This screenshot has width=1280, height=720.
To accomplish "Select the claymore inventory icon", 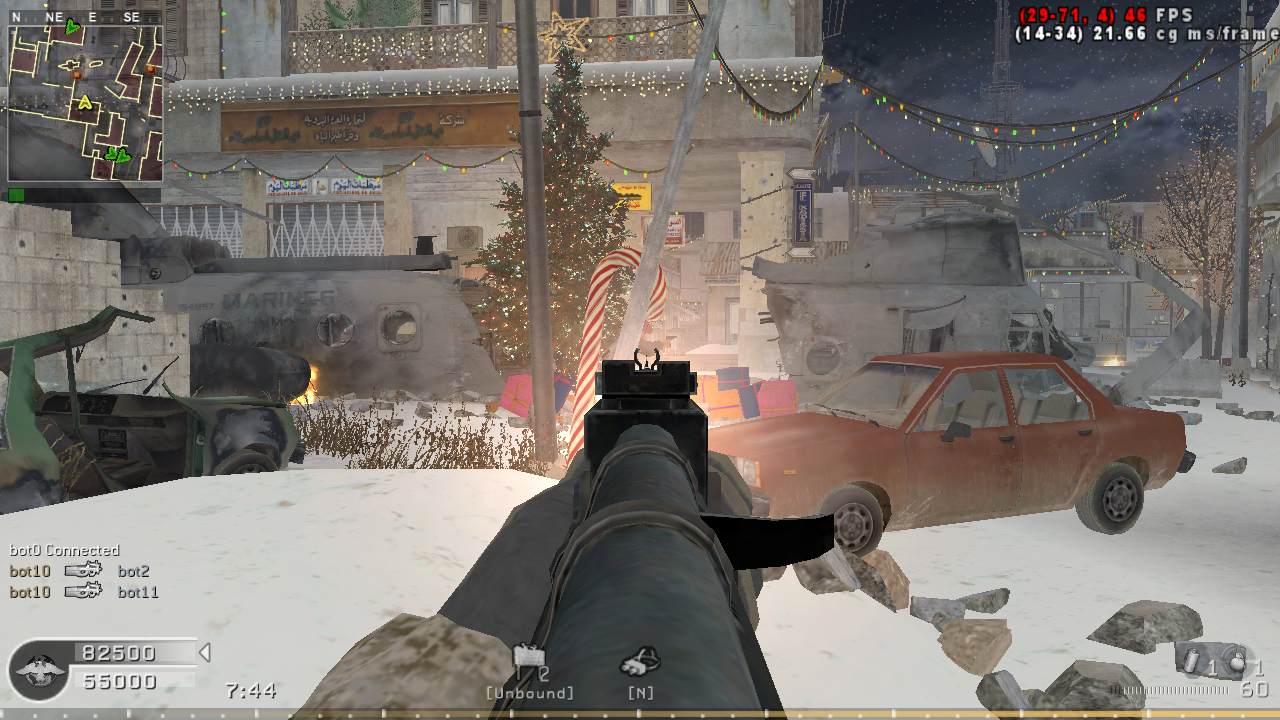I will click(529, 658).
